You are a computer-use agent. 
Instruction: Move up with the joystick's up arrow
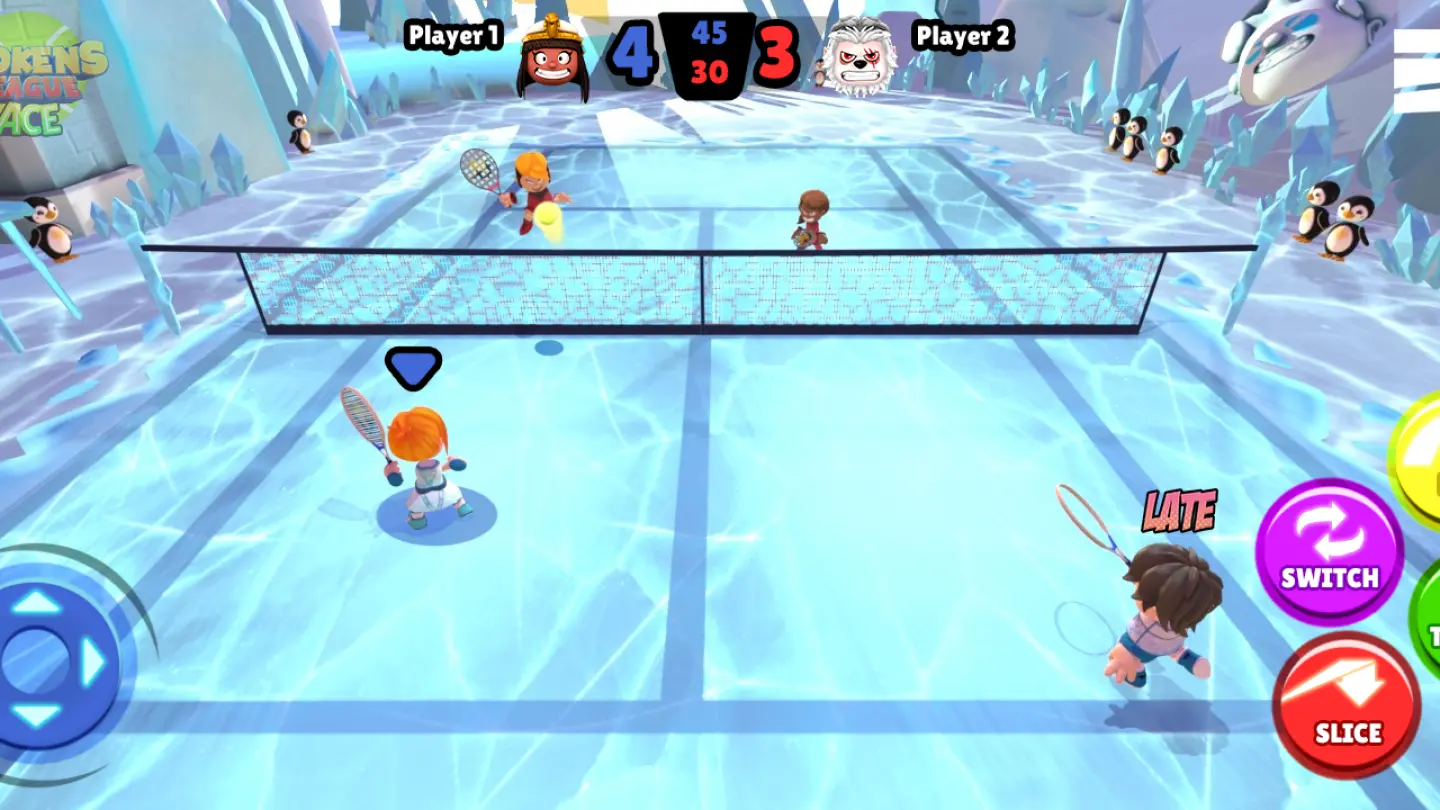coord(36,602)
